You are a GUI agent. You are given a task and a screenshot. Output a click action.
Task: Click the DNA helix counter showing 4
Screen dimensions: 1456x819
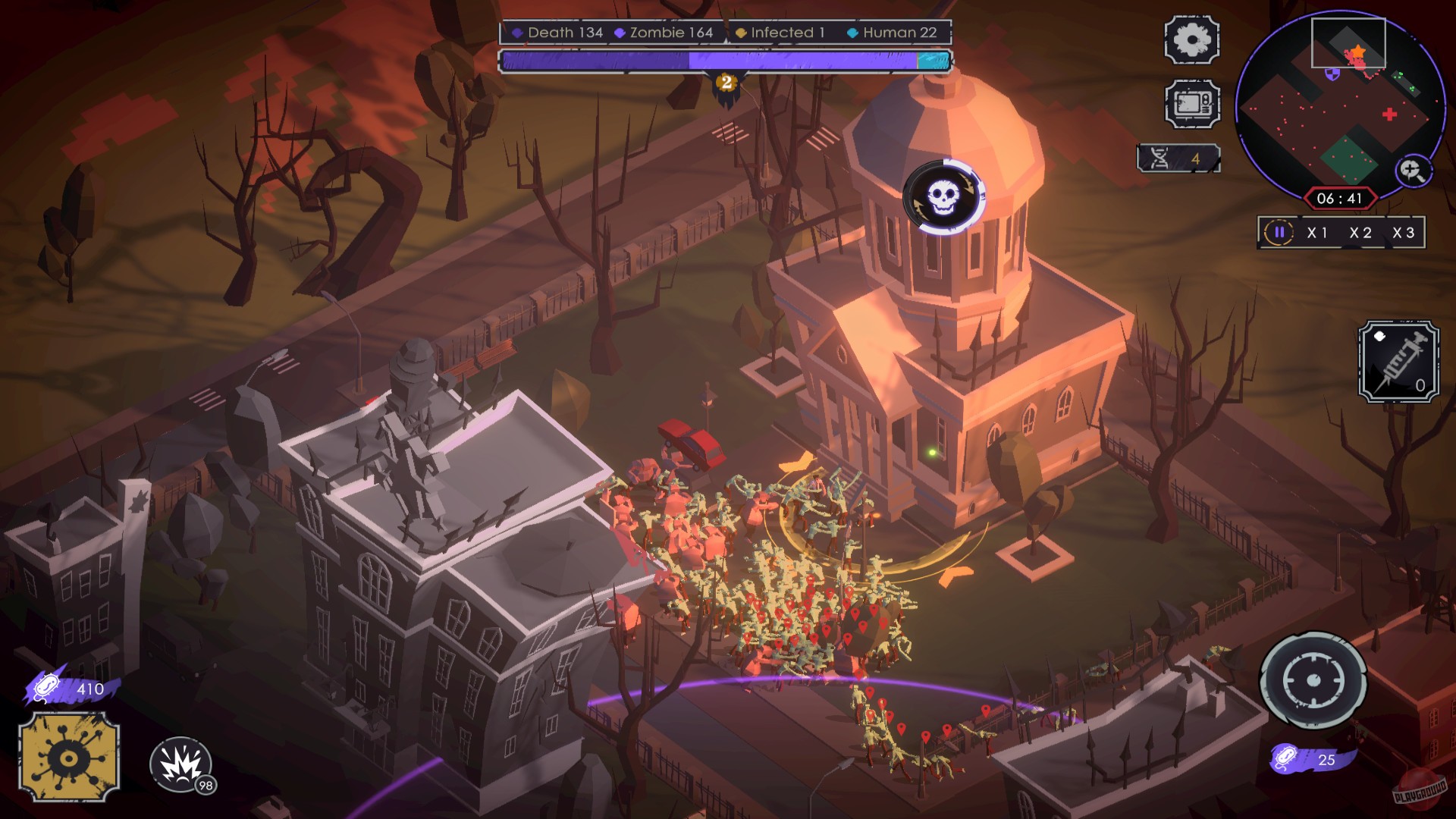click(1178, 158)
